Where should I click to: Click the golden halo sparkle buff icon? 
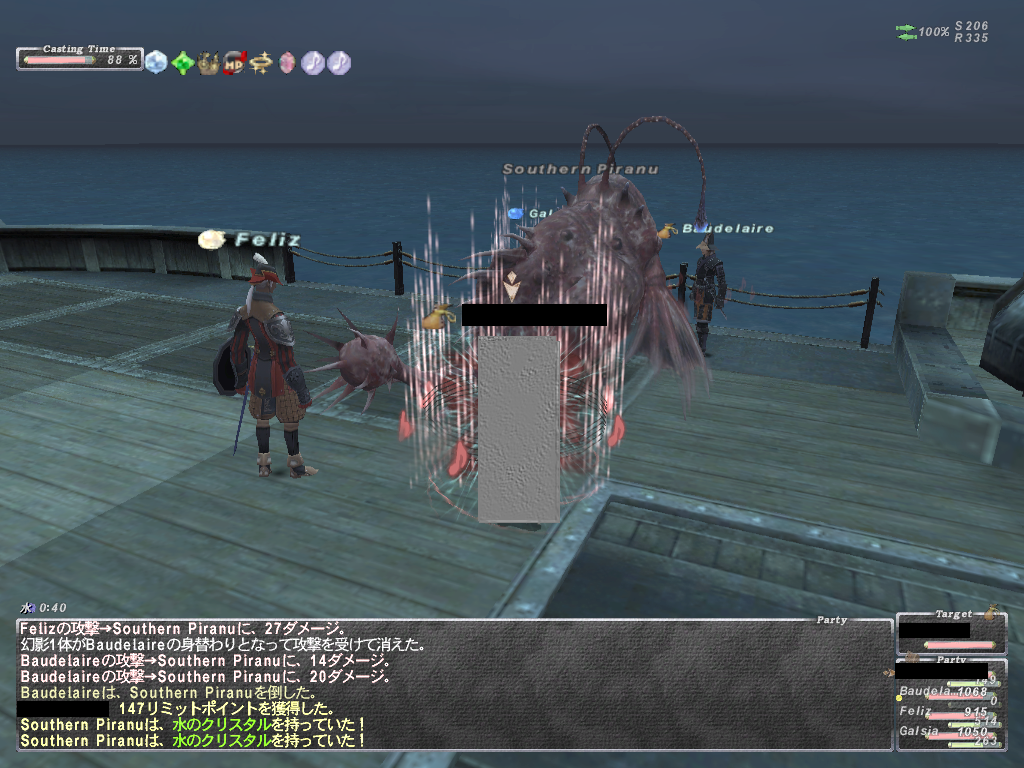click(x=261, y=62)
